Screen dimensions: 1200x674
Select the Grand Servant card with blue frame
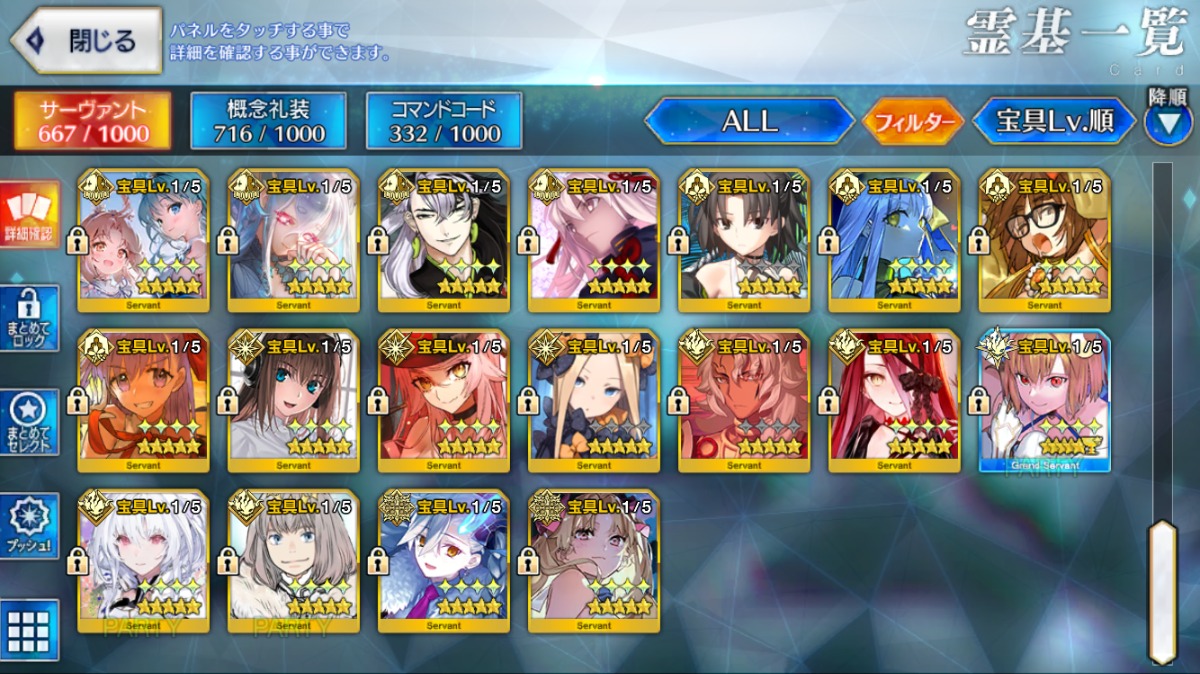[1044, 400]
